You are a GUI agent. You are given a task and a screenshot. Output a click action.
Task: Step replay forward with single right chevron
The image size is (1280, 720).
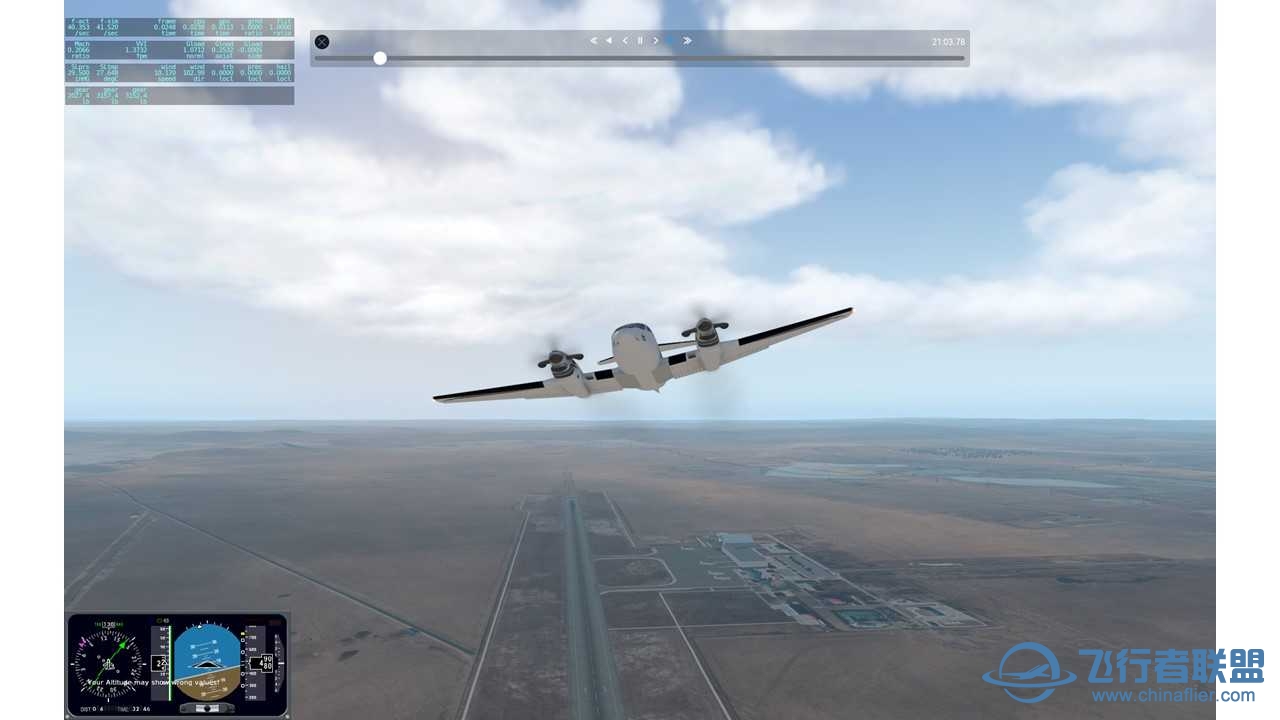tap(656, 41)
